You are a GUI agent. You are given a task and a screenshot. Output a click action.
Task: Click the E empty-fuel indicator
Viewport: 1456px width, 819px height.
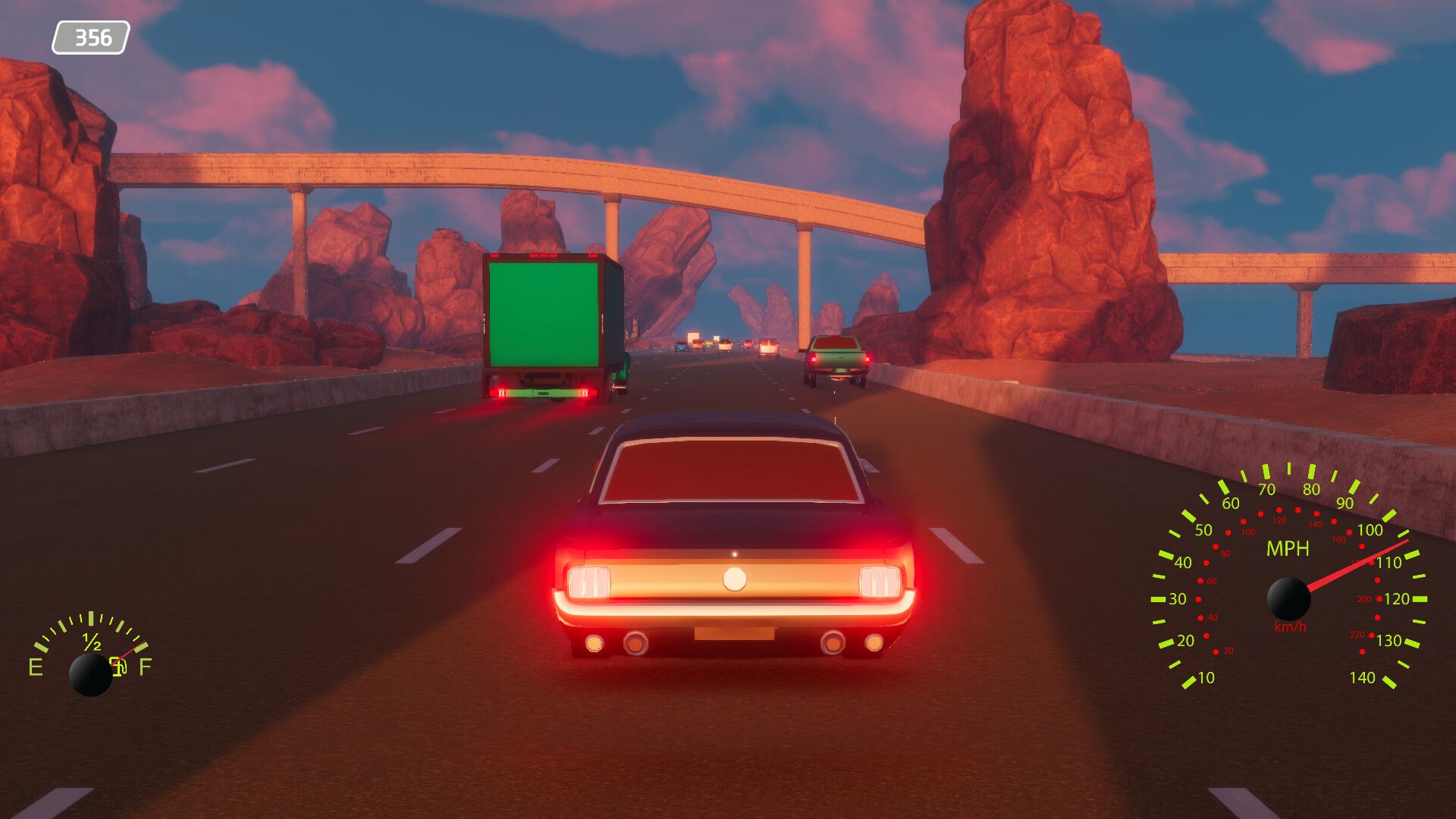(36, 666)
